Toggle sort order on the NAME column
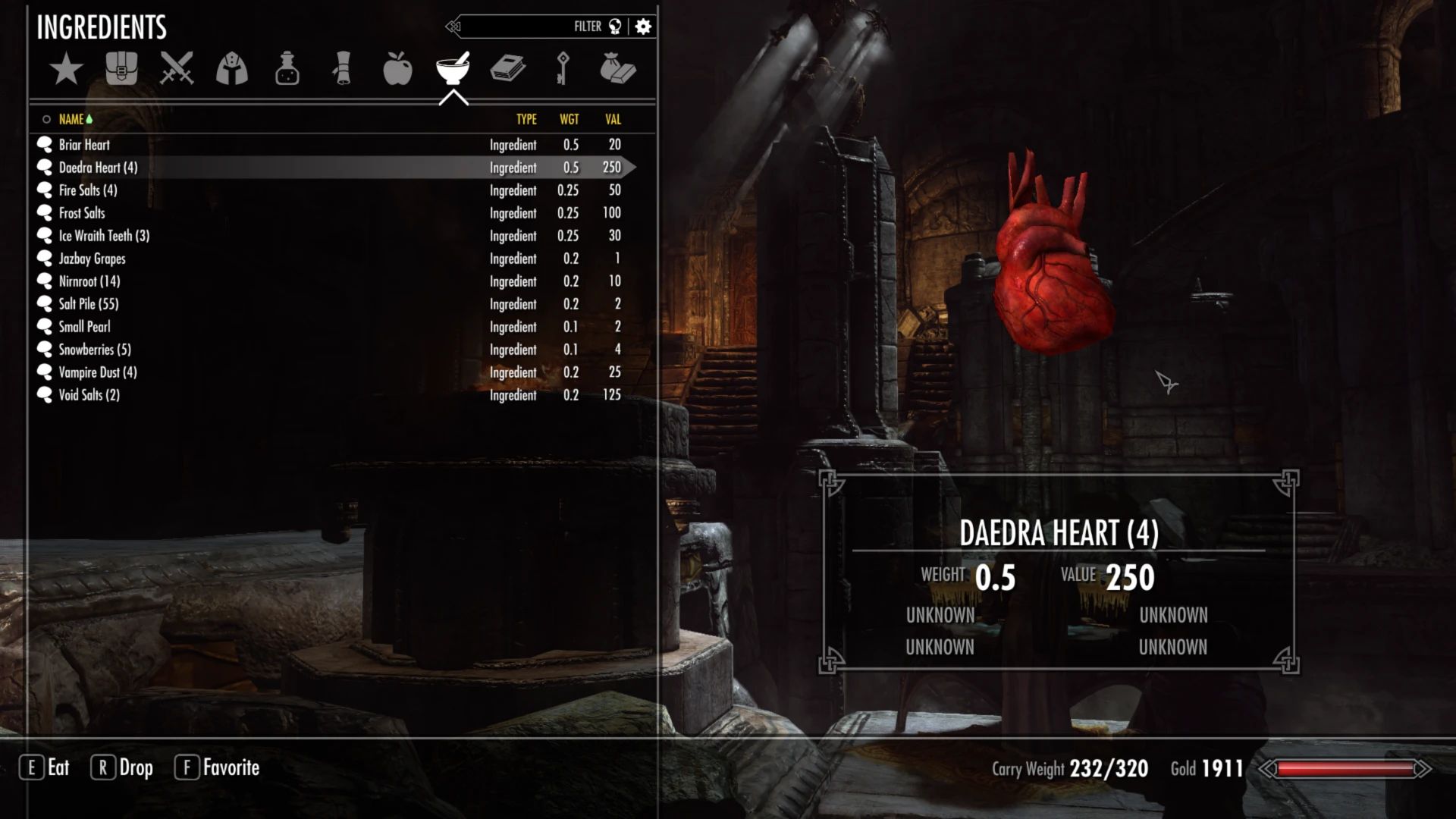 click(x=73, y=119)
